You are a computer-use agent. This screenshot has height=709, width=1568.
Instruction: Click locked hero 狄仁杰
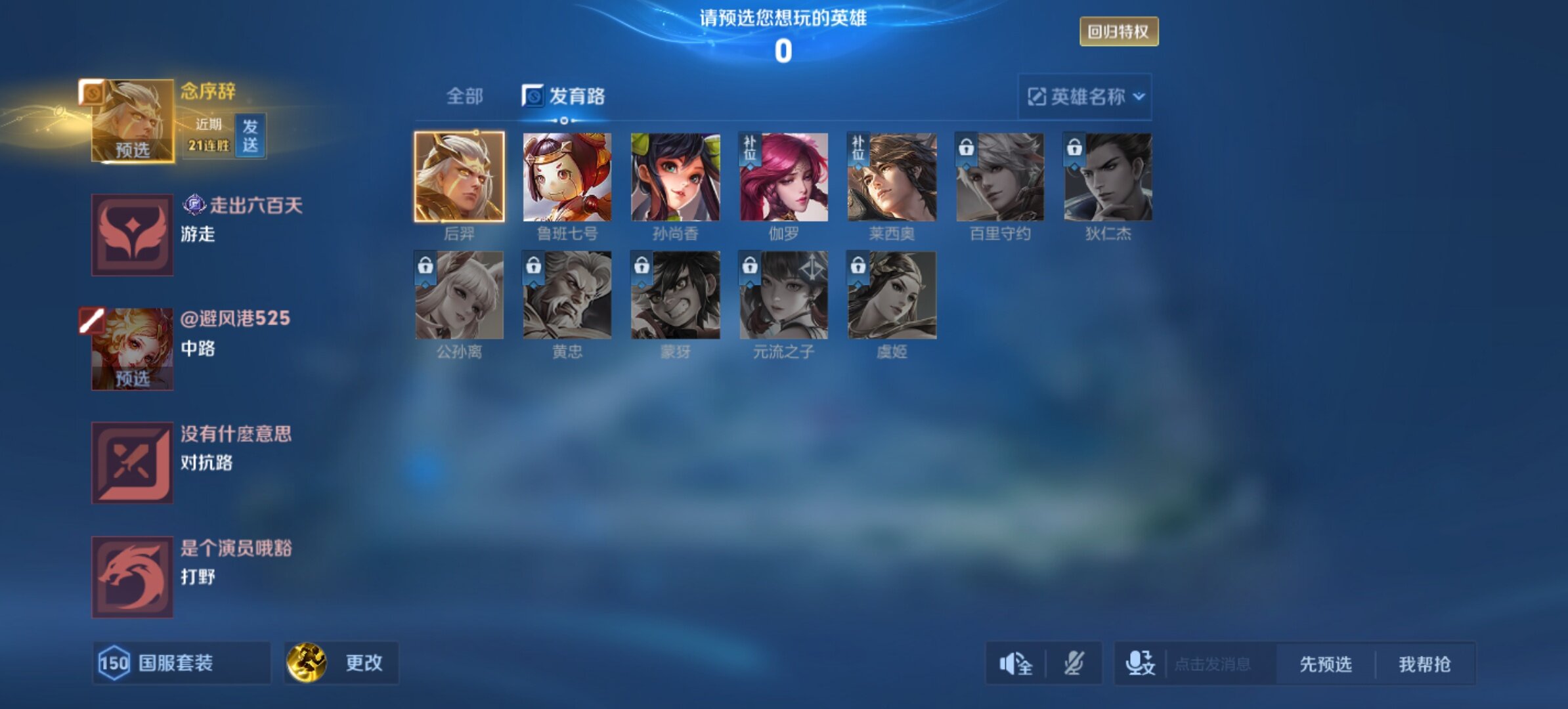(1108, 177)
